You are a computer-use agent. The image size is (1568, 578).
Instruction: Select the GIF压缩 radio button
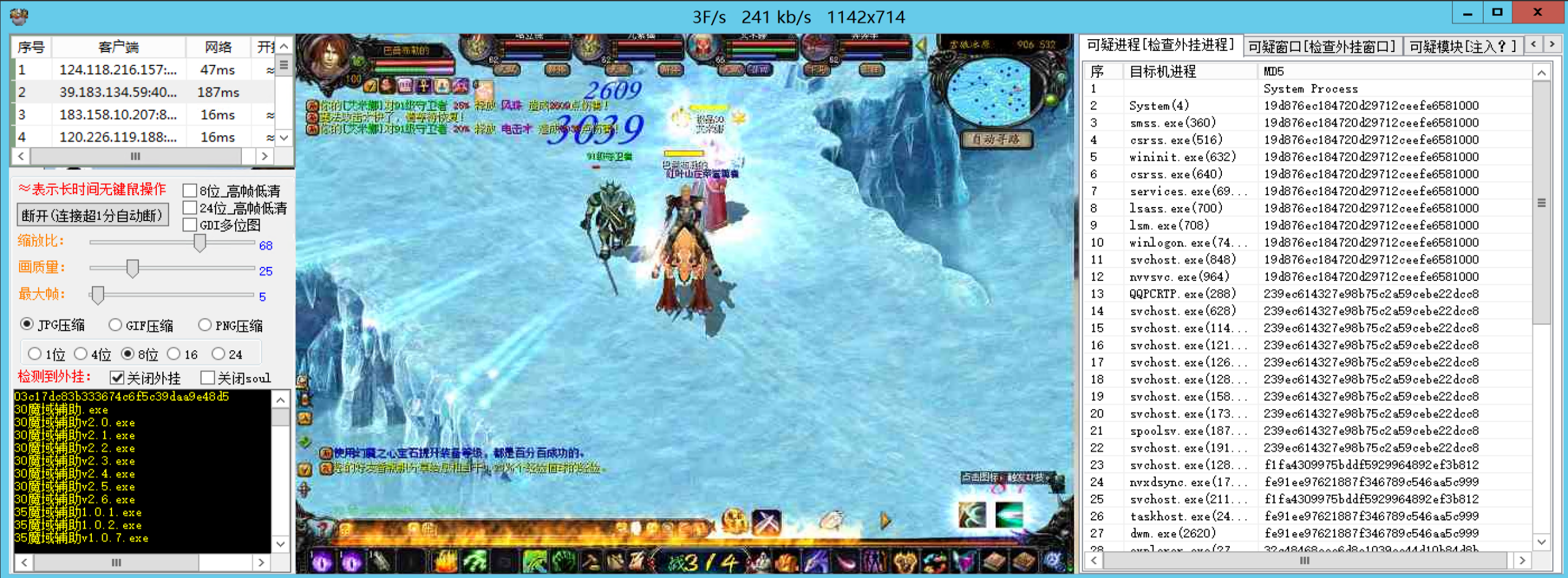pos(114,325)
